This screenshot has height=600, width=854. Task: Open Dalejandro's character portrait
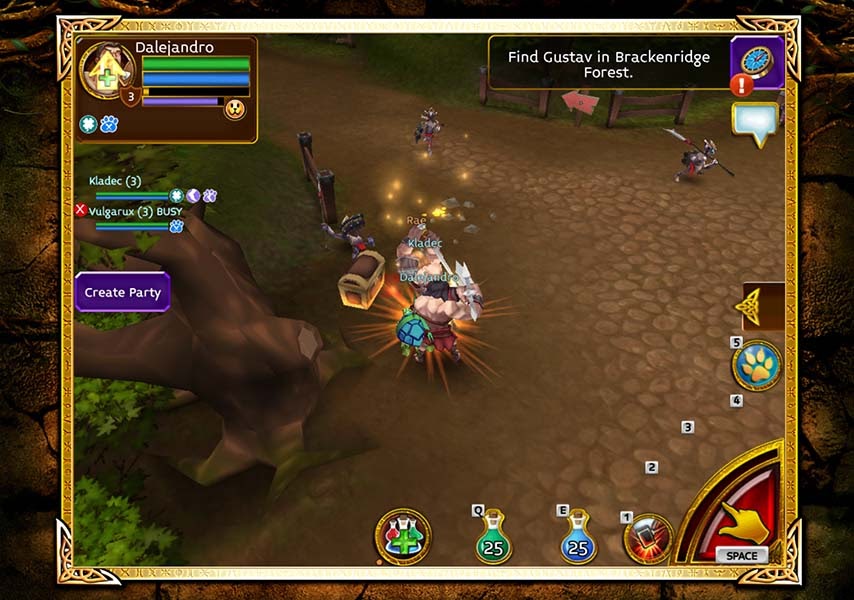coord(108,72)
